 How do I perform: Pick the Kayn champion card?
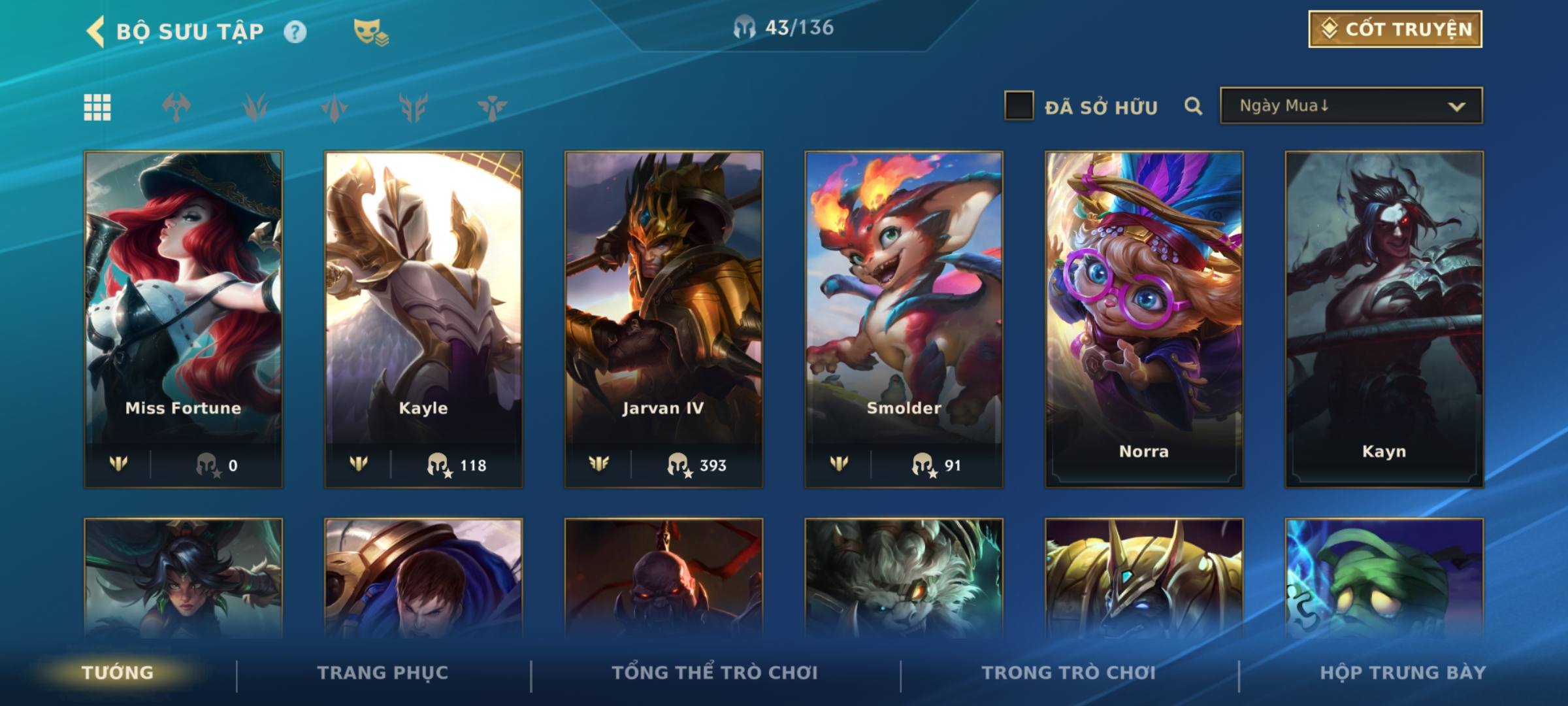tap(1384, 319)
